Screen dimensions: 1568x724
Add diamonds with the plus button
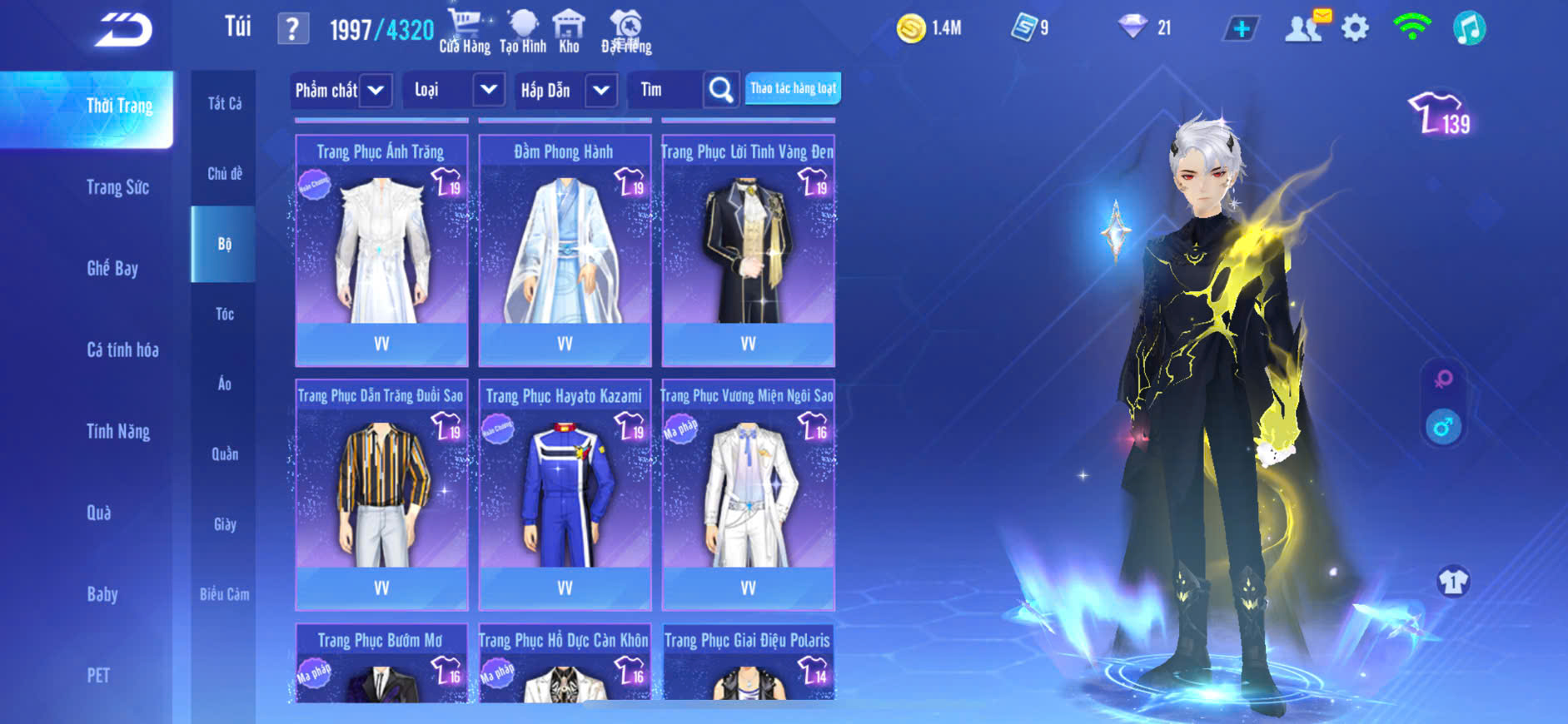coord(1241,29)
